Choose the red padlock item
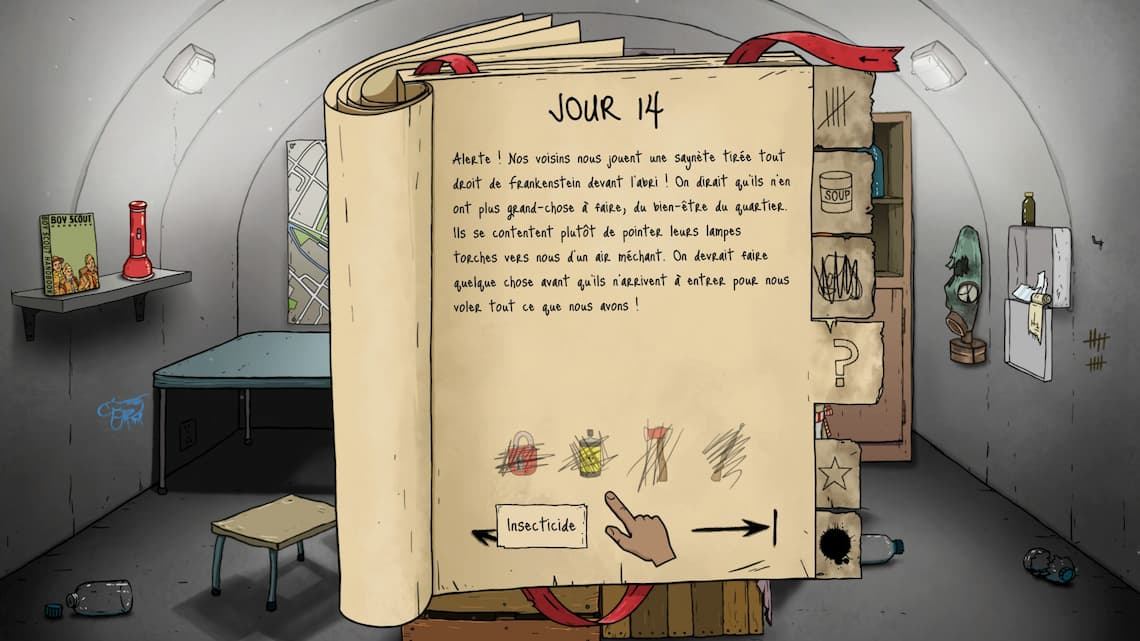This screenshot has width=1140, height=641. click(518, 455)
